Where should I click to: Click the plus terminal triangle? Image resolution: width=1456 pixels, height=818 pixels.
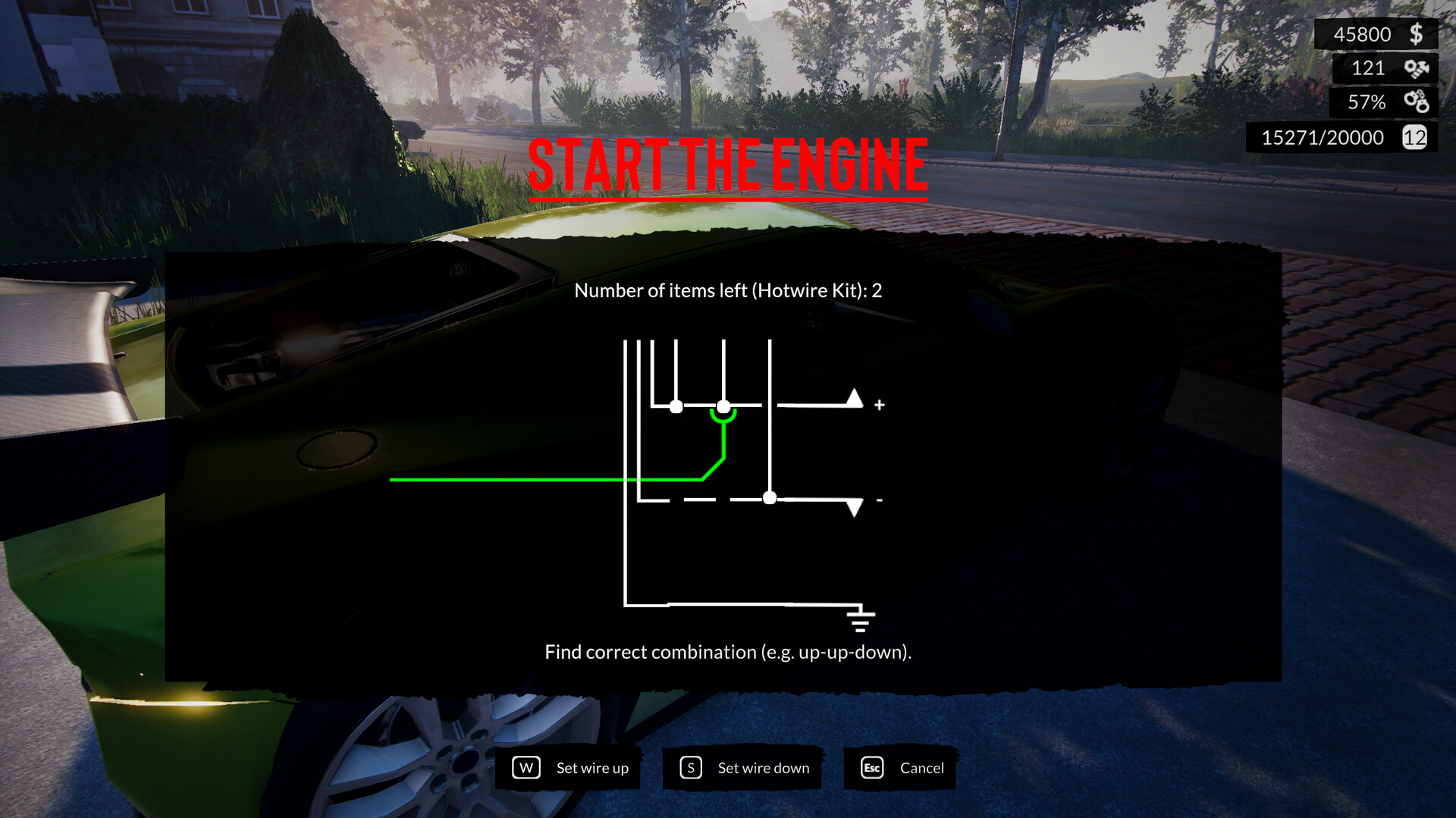[x=855, y=400]
